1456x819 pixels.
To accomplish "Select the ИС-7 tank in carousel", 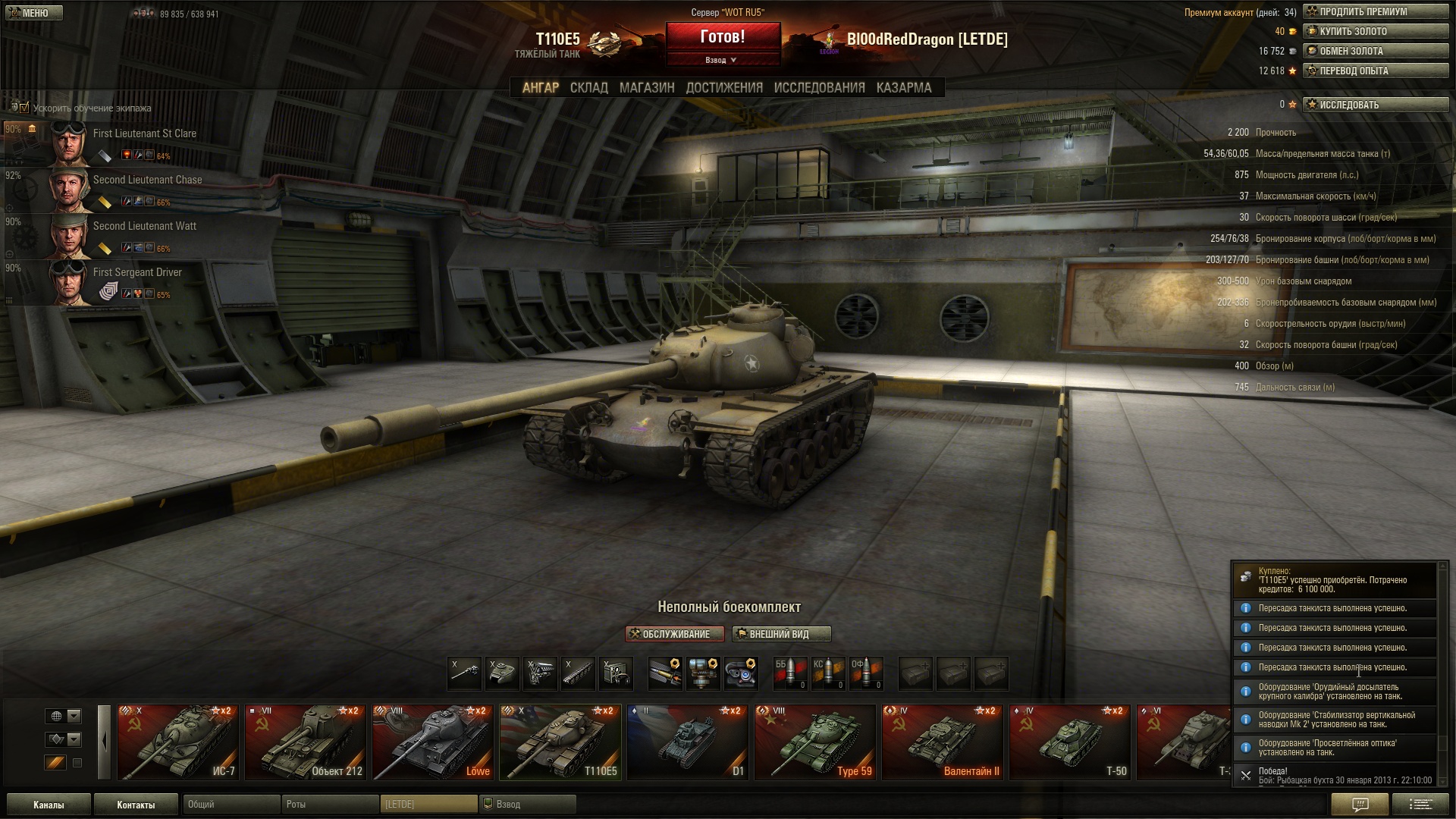I will click(x=178, y=742).
